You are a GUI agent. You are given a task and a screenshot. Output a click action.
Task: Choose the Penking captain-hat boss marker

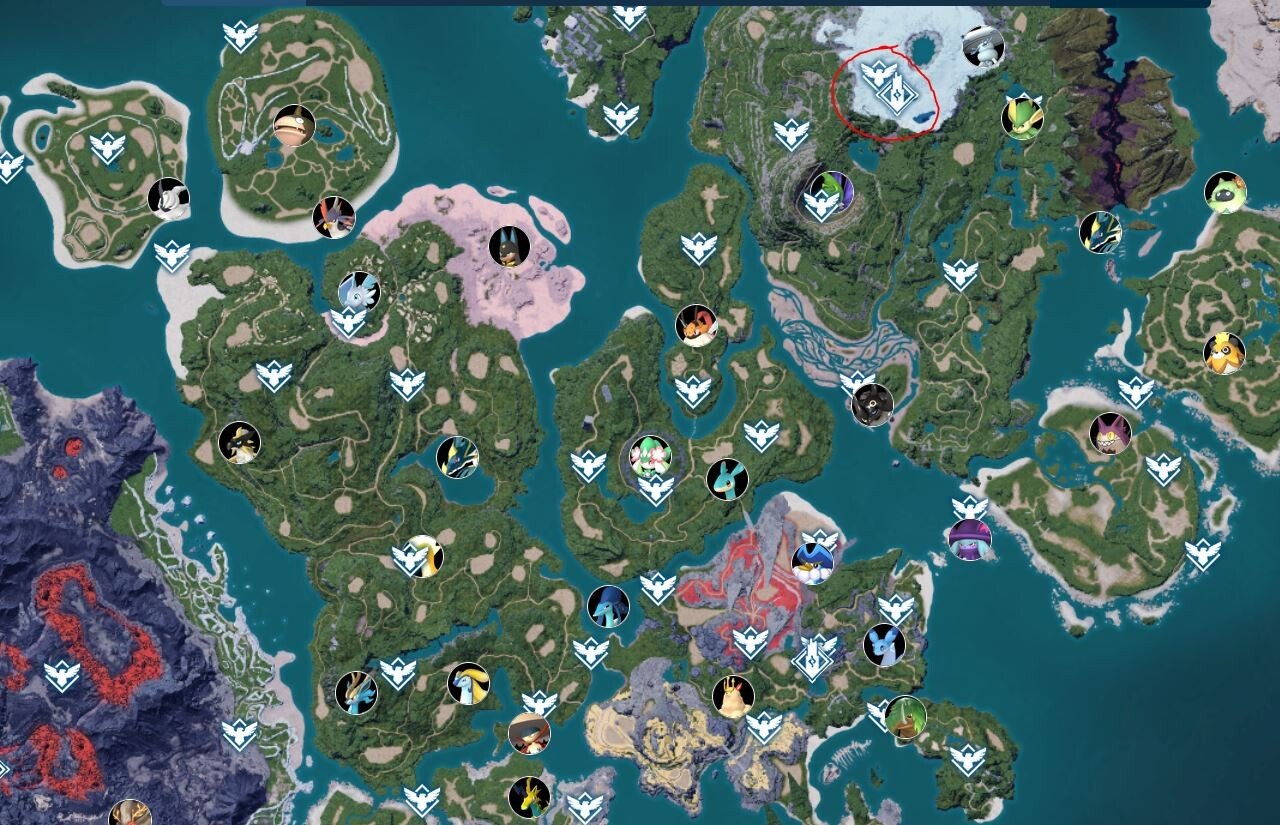812,564
